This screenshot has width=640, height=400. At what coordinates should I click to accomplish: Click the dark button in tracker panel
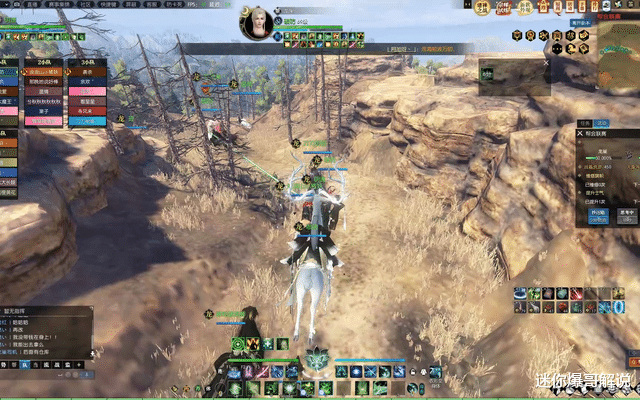click(x=626, y=212)
